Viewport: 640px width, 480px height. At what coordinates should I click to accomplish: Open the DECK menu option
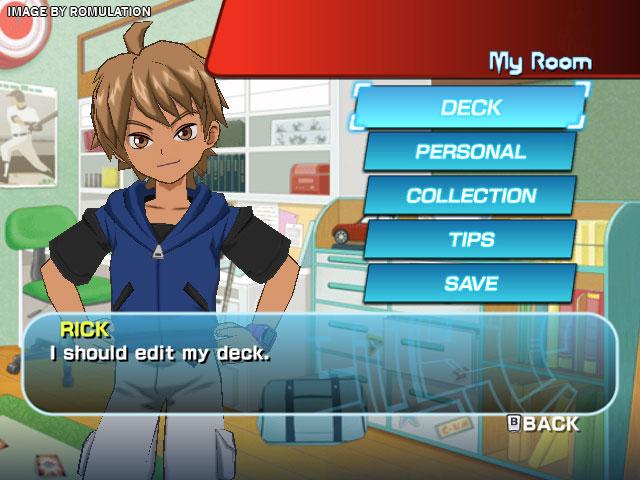(x=470, y=108)
